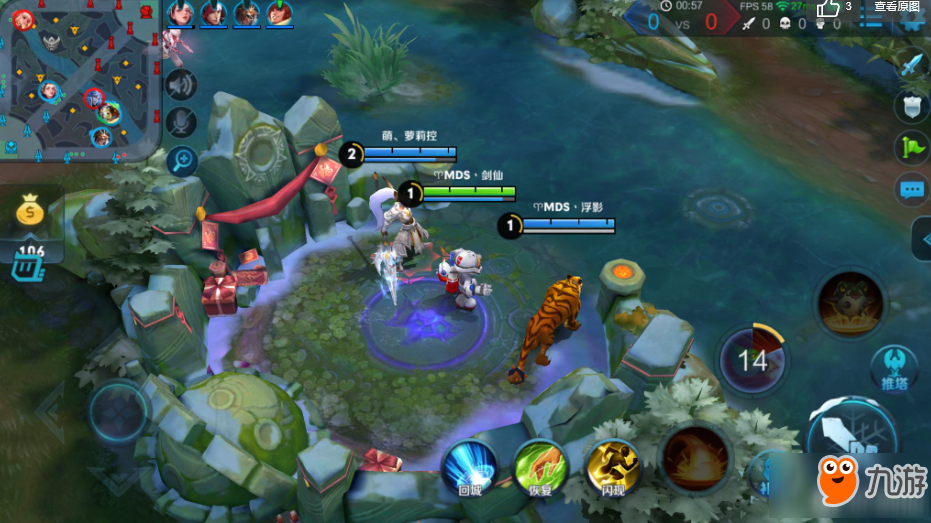
Task: Toggle the microphone voice button
Action: pos(181,122)
